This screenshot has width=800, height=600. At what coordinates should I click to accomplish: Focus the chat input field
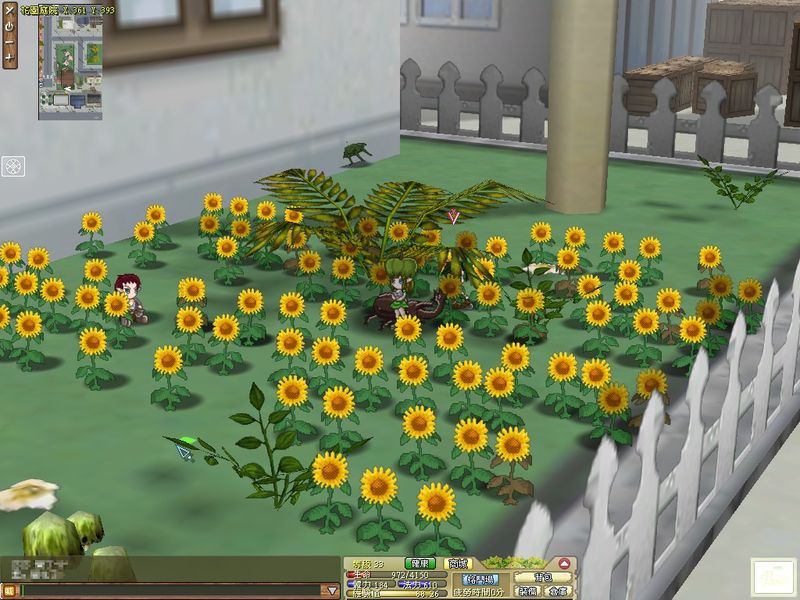[170, 591]
